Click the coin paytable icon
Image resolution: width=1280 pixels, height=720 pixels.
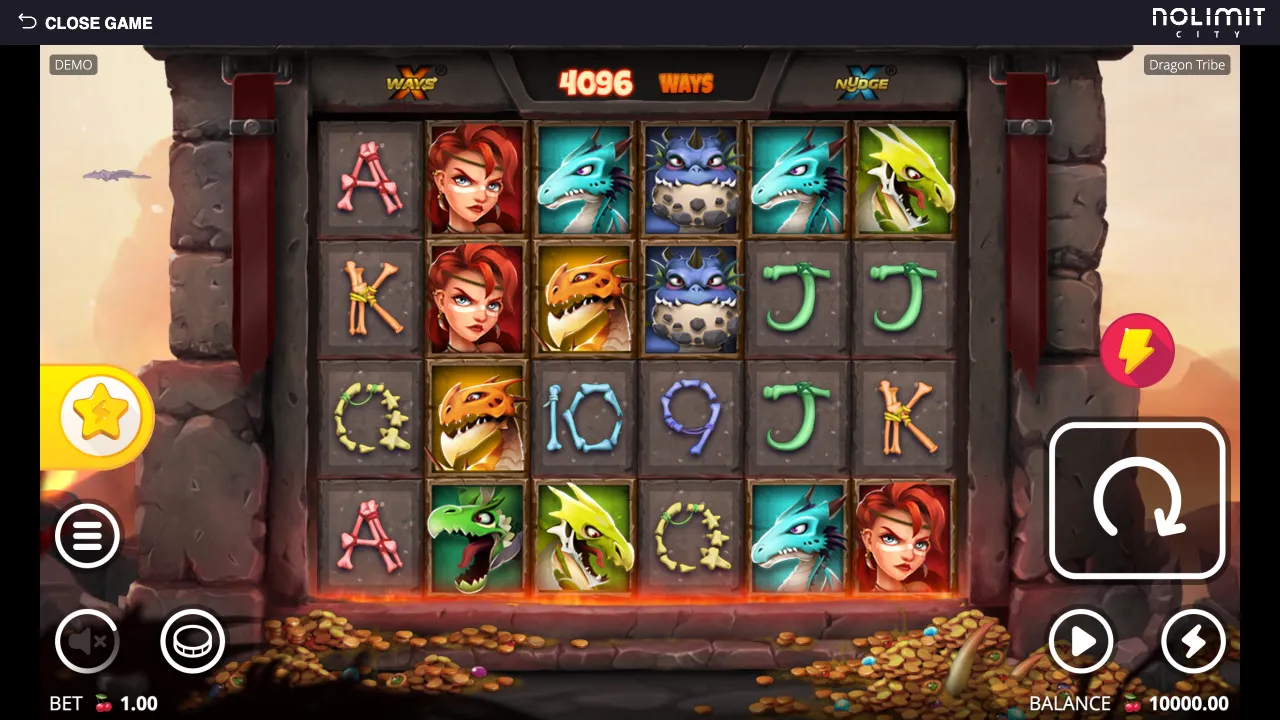[193, 641]
